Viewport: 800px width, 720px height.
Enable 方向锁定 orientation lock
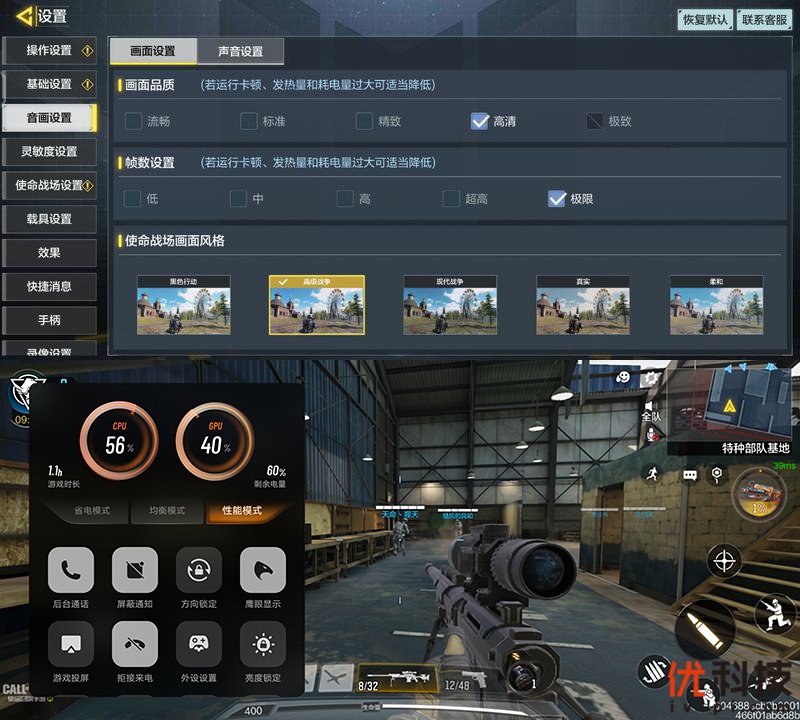(x=199, y=571)
